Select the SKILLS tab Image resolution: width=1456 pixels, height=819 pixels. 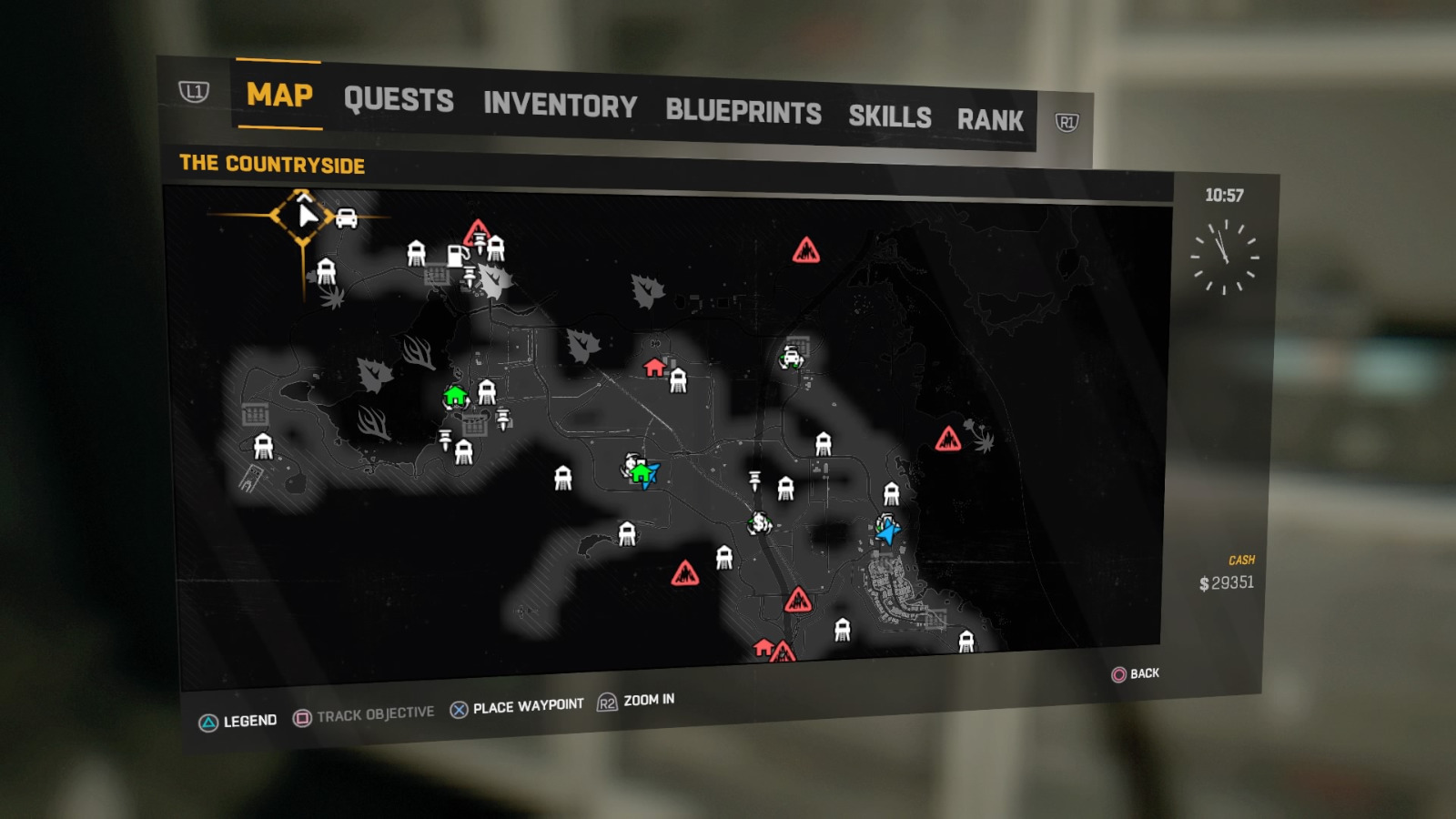[890, 115]
